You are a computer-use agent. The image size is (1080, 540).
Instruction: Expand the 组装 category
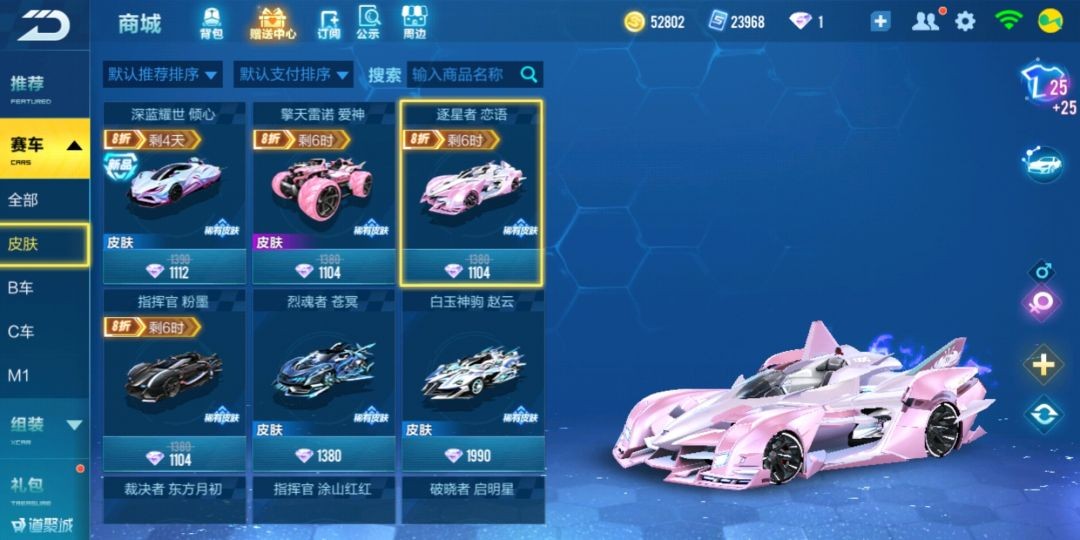click(x=44, y=424)
